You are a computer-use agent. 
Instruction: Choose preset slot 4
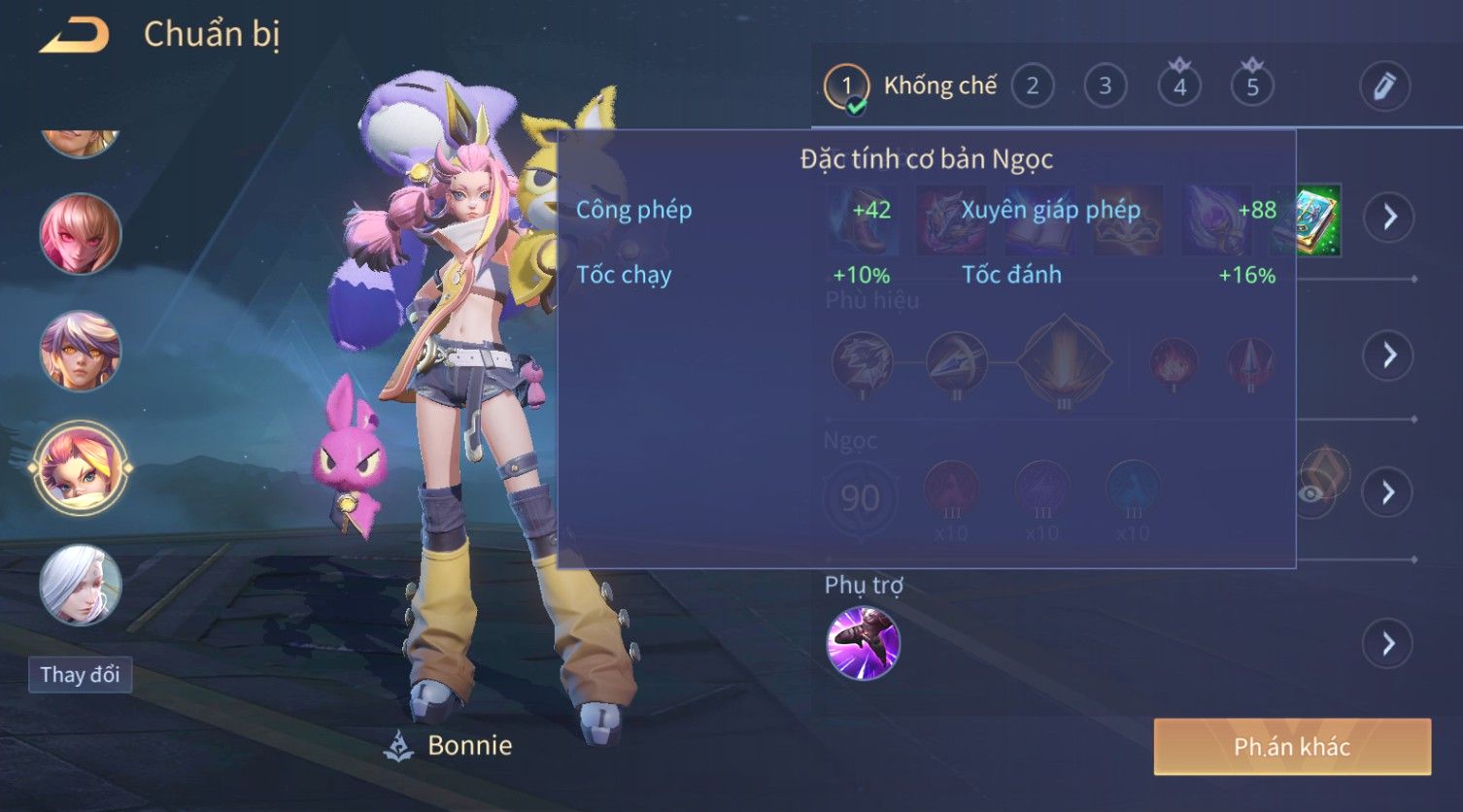pyautogui.click(x=1179, y=86)
